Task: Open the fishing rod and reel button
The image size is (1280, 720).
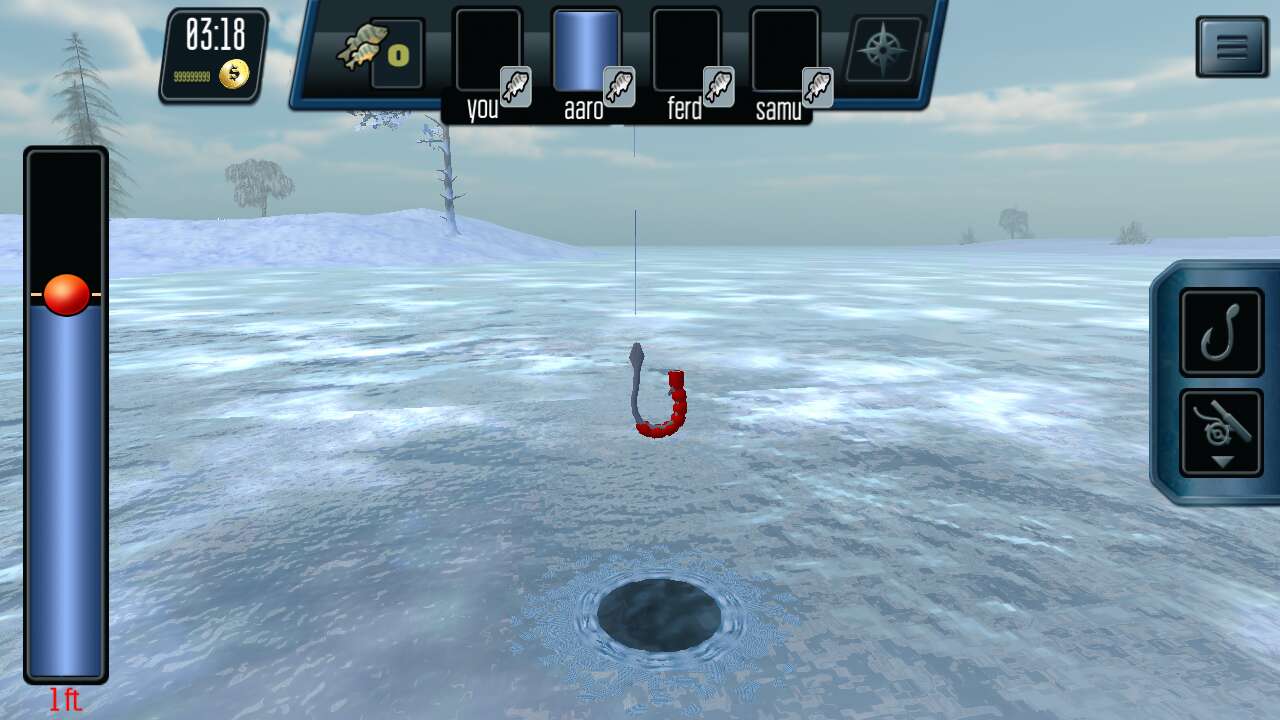Action: point(1221,433)
